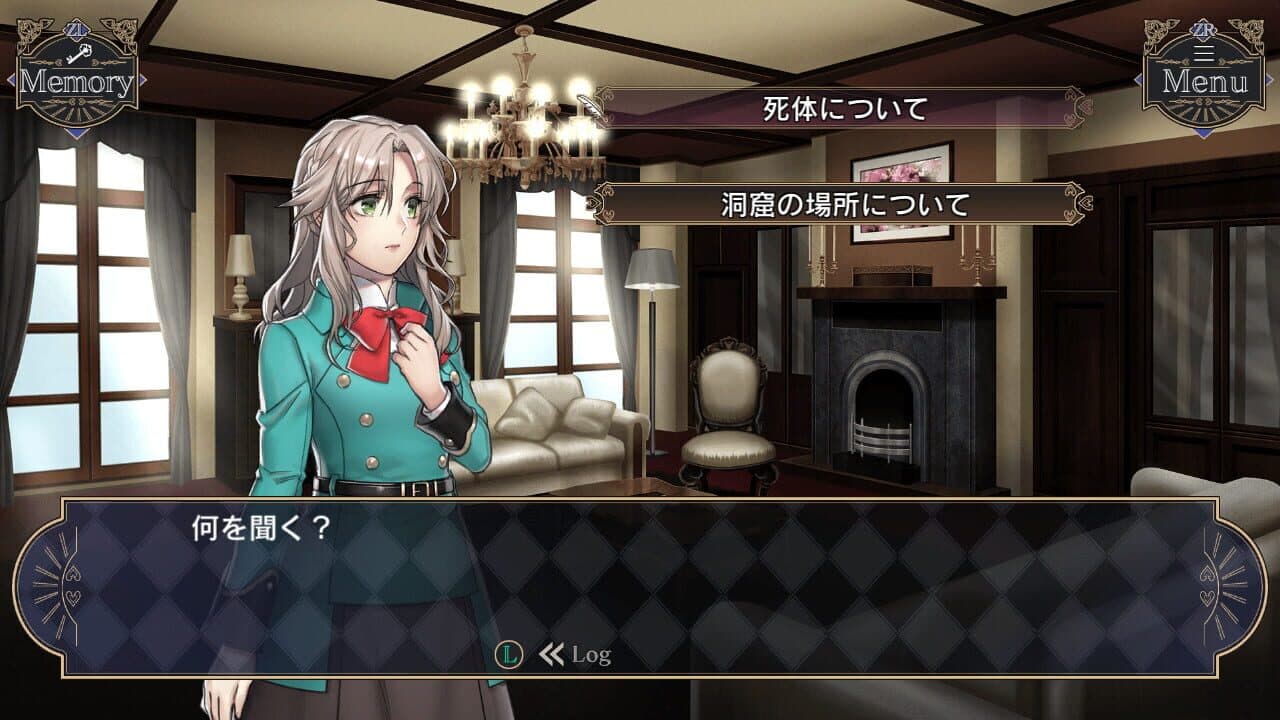Click the key icon on the Memory emblem
This screenshot has height=720, width=1280.
coord(80,53)
